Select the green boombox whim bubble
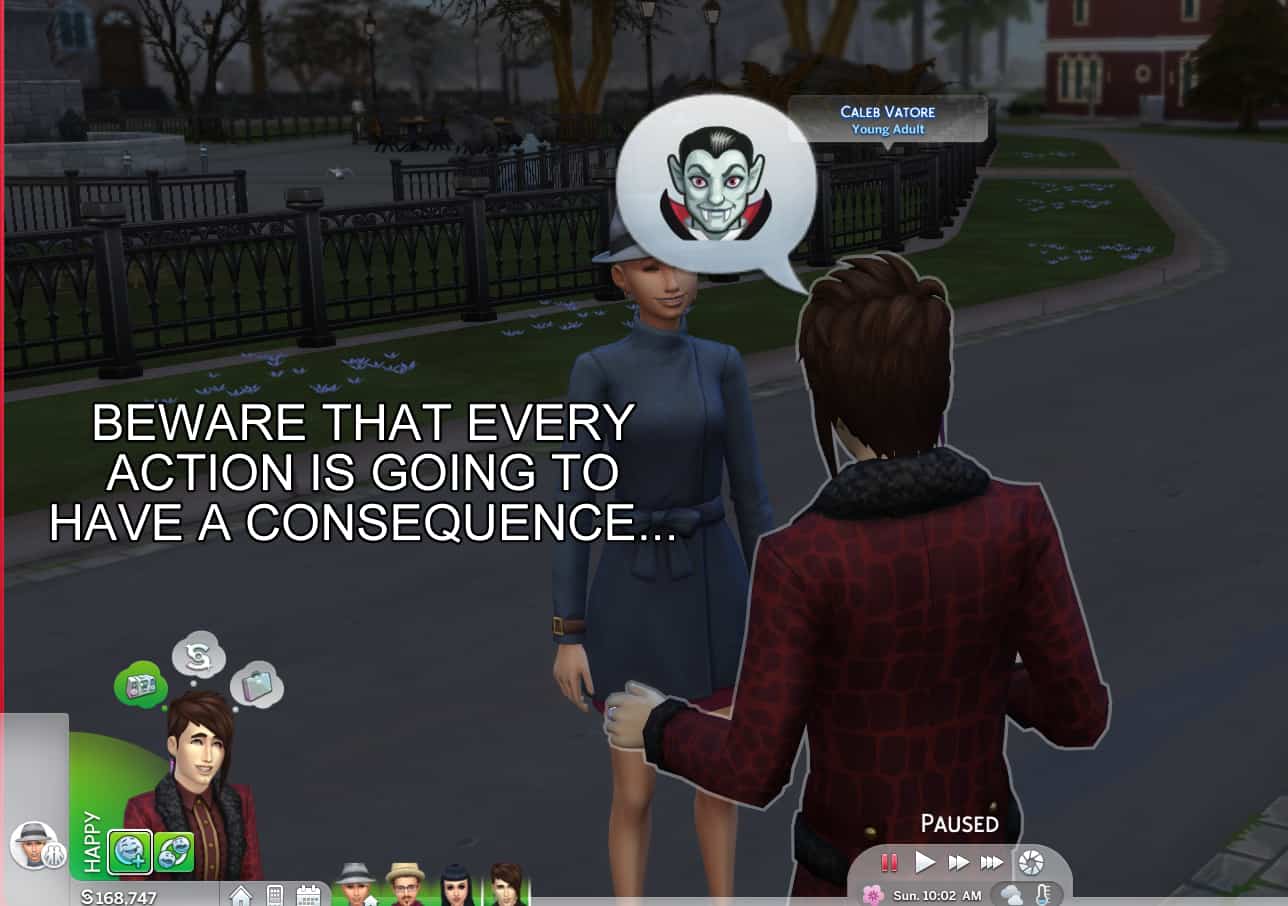 (x=140, y=685)
